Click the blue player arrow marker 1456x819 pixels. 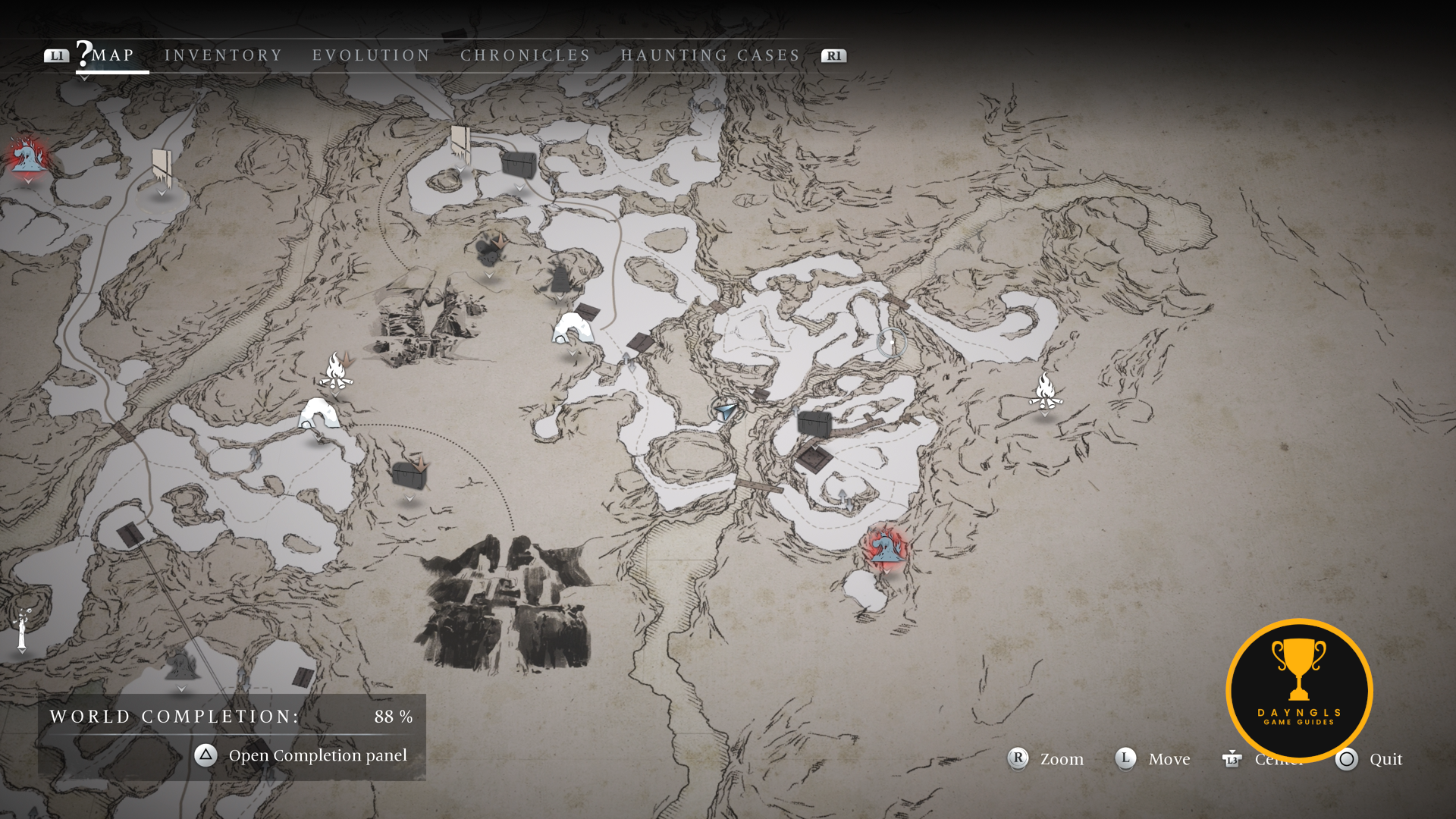[726, 410]
